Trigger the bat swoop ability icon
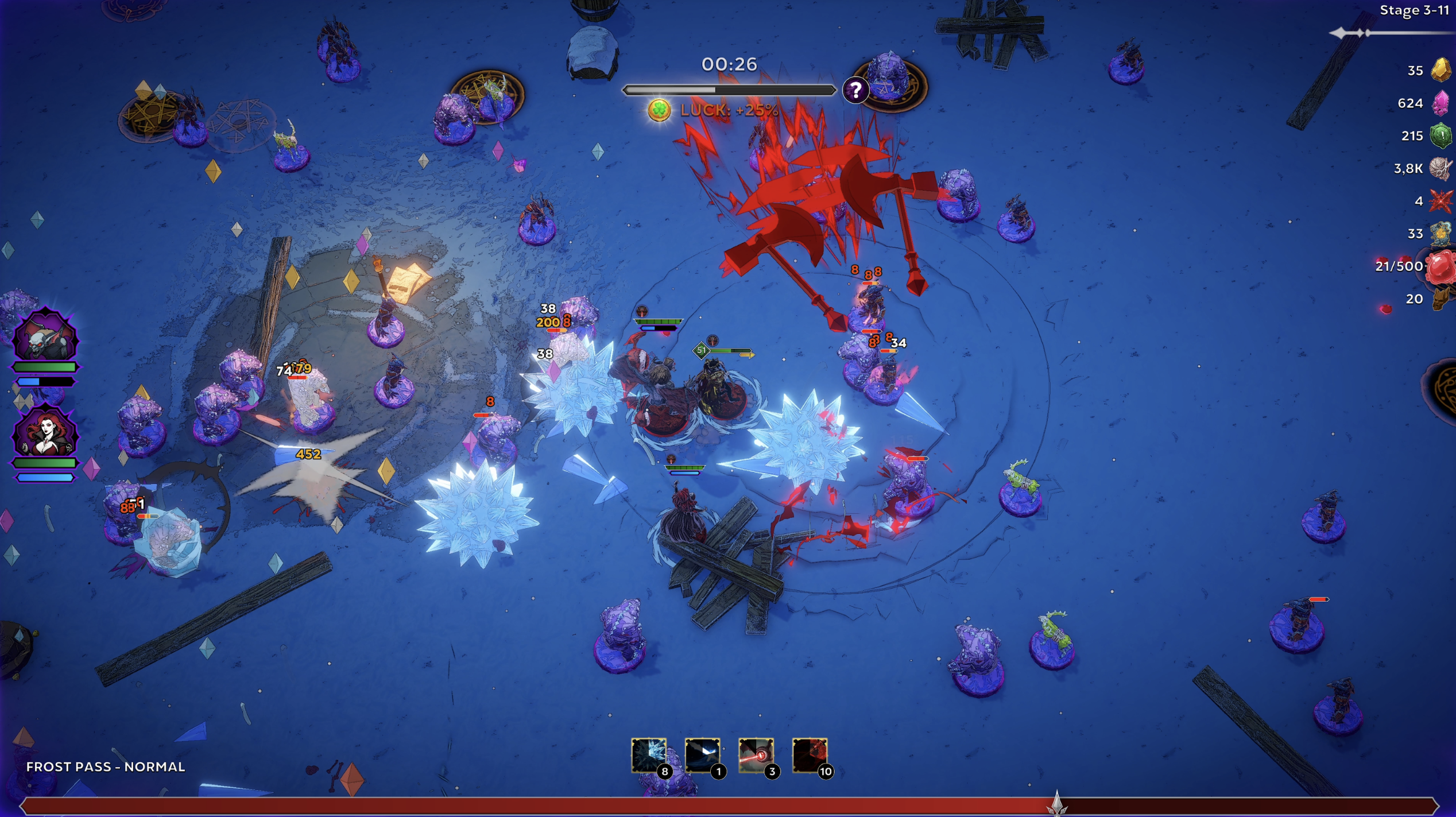The width and height of the screenshot is (1456, 817). point(702,754)
